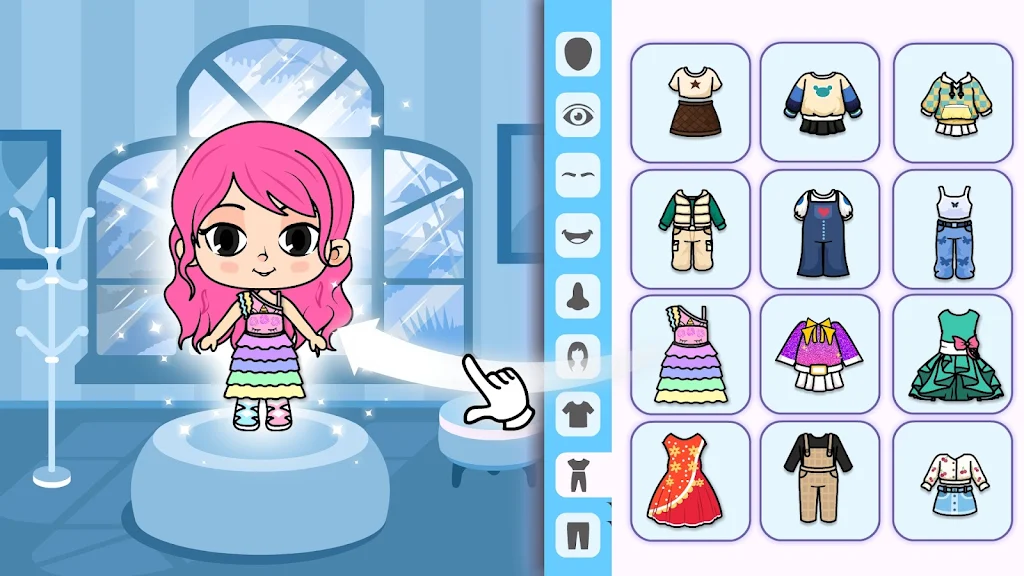Open the t-shirt tops category tab

[578, 413]
